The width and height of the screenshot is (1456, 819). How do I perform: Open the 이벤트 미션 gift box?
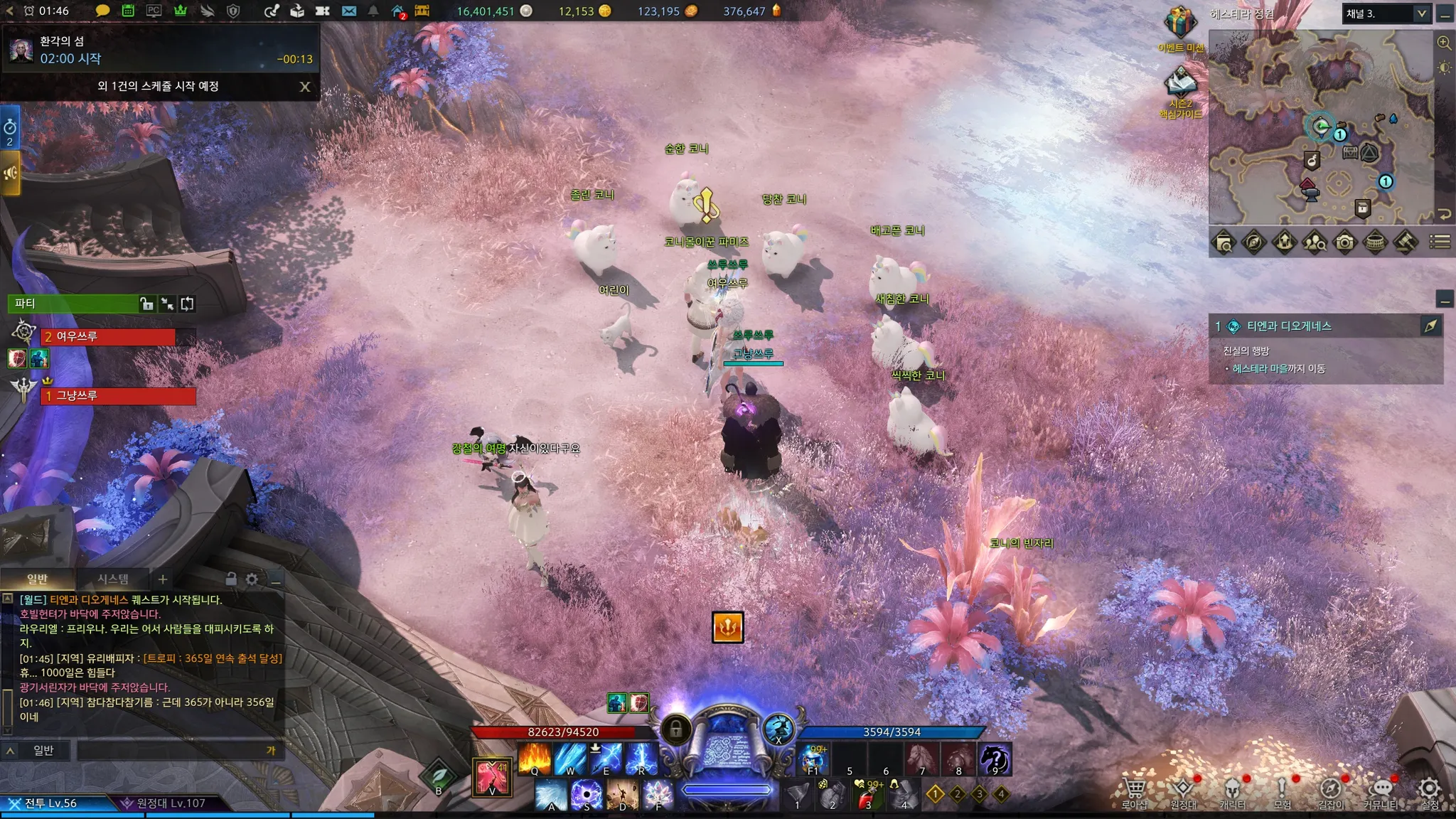[1179, 23]
